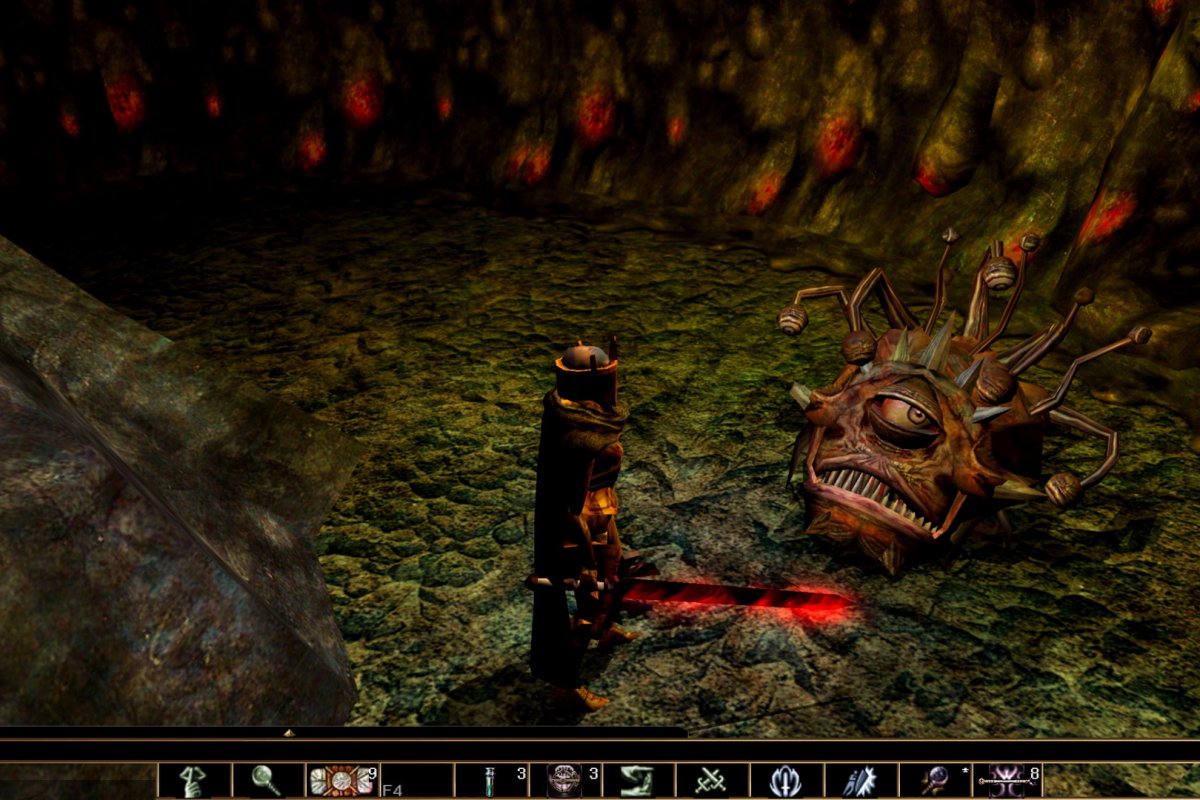Use the purple orb rod item

pyautogui.click(x=934, y=781)
